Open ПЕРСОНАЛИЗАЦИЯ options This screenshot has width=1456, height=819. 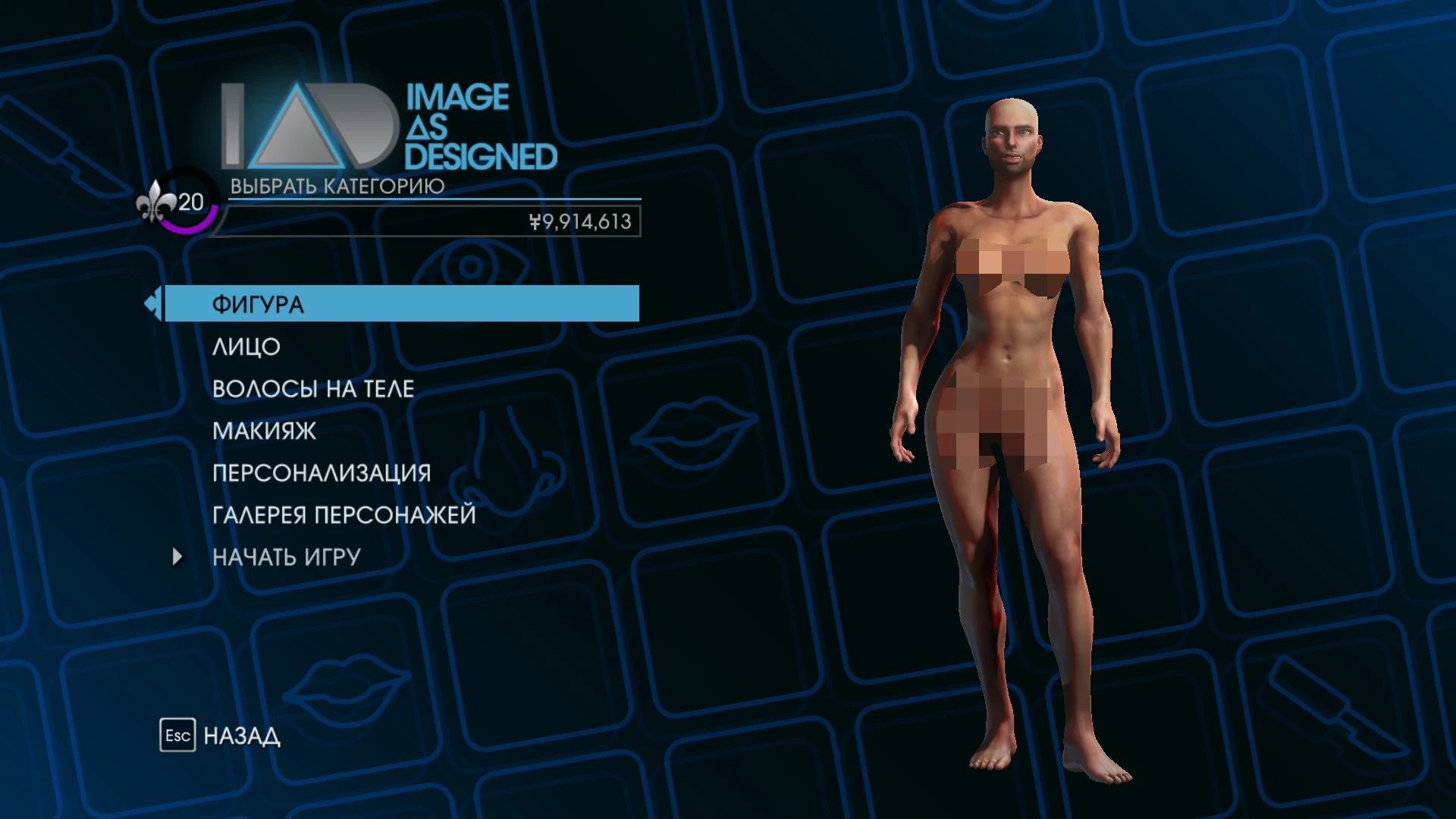pyautogui.click(x=321, y=472)
